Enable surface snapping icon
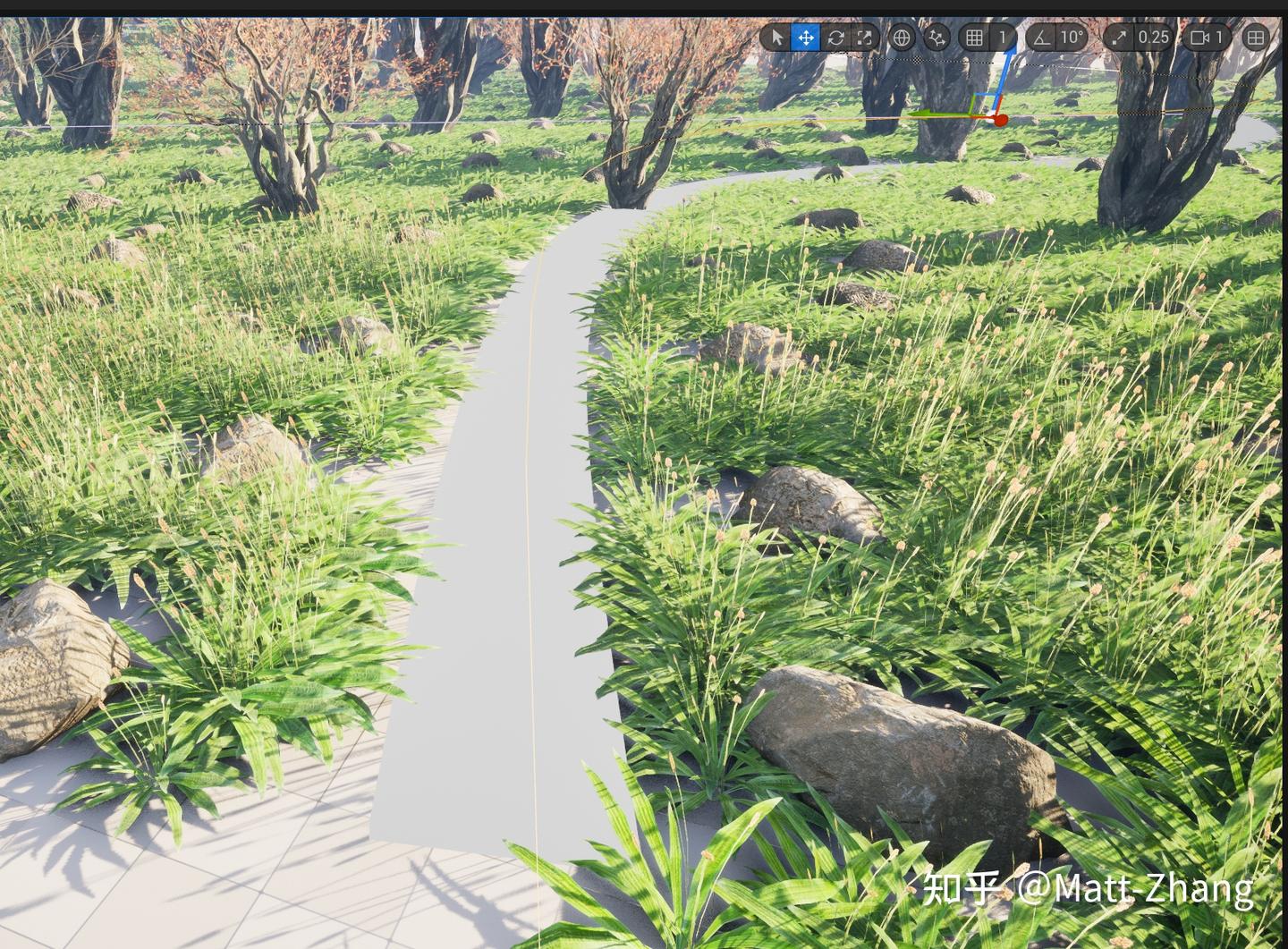Image resolution: width=1288 pixels, height=949 pixels. pyautogui.click(x=936, y=38)
